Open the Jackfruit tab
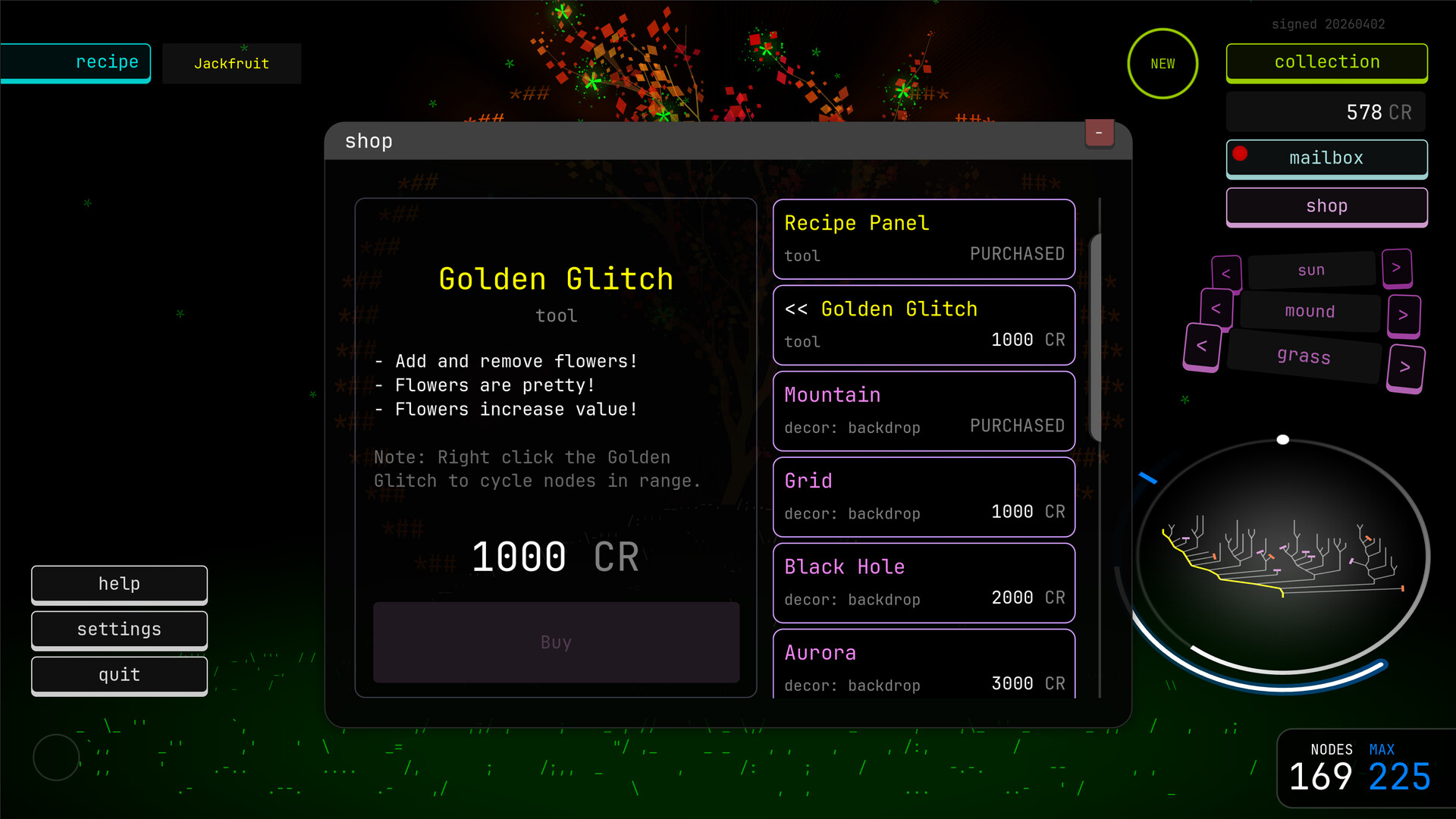This screenshot has width=1456, height=819. click(231, 64)
